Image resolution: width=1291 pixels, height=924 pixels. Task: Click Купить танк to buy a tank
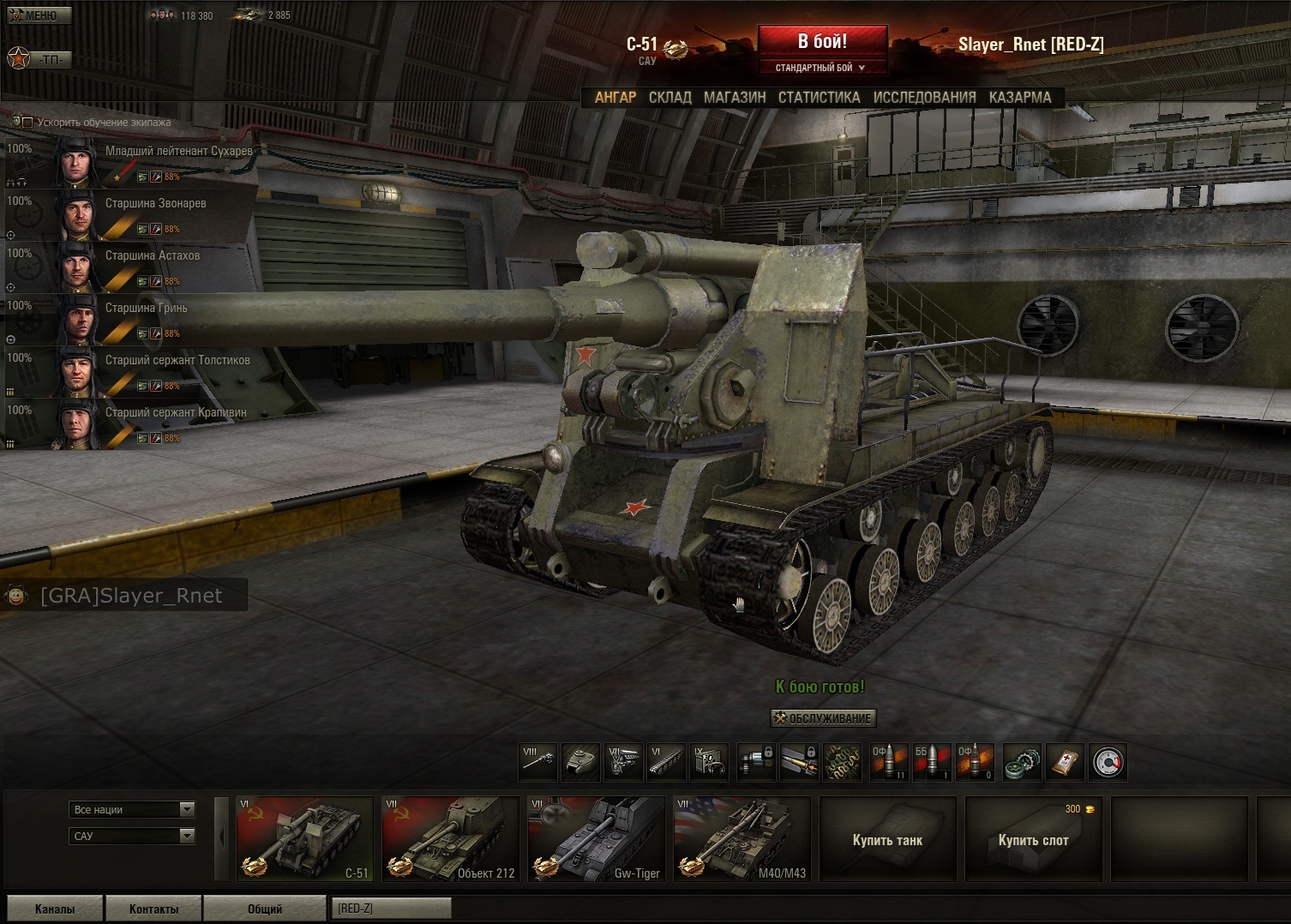click(887, 840)
